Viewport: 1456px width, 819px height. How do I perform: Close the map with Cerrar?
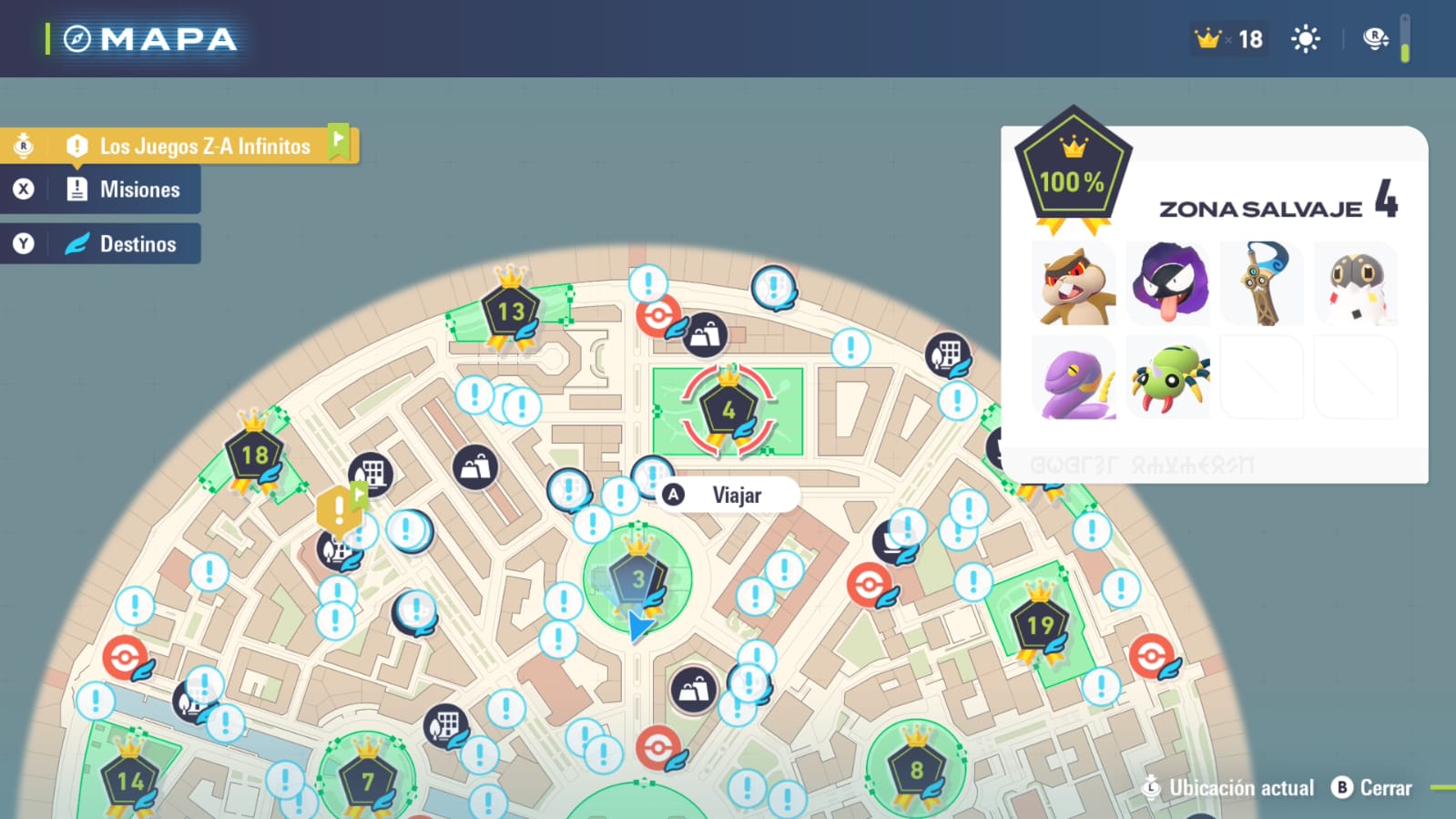(x=1373, y=788)
